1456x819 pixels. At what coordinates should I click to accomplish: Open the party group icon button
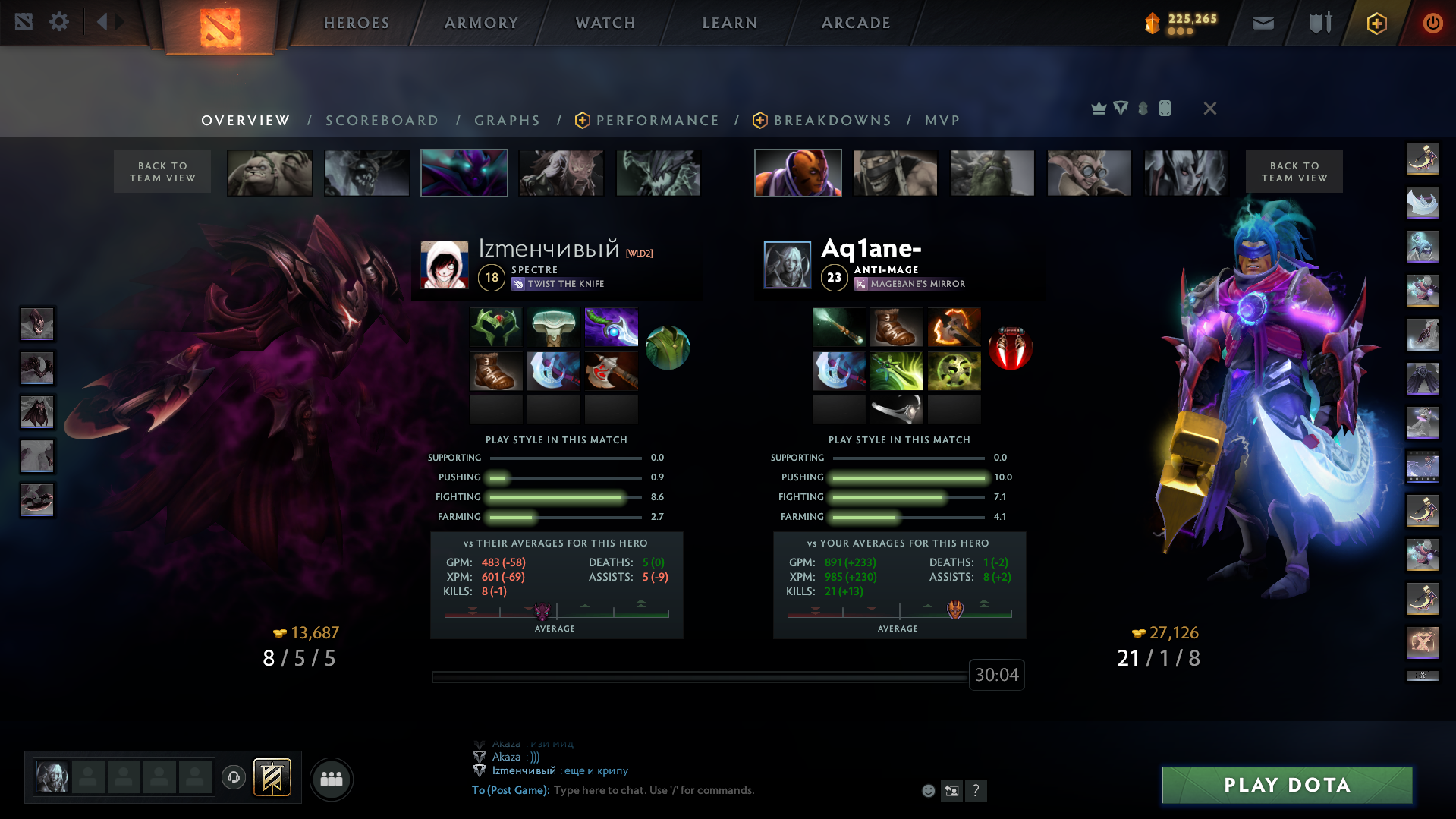332,779
